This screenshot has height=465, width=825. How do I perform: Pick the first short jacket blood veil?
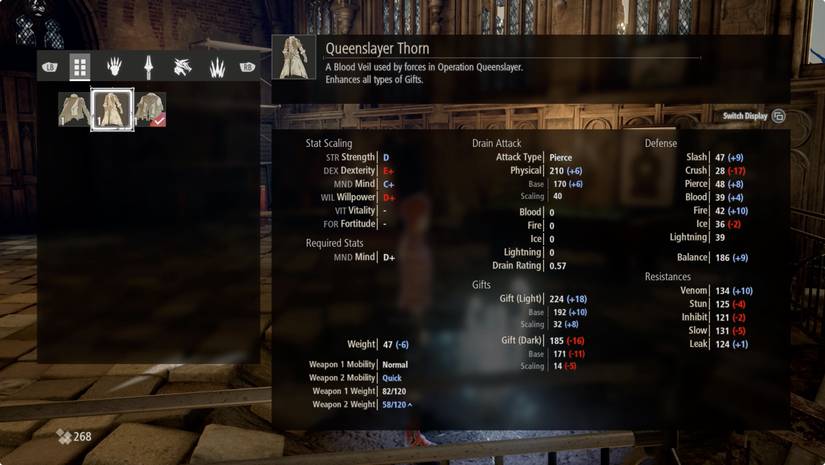click(x=74, y=109)
